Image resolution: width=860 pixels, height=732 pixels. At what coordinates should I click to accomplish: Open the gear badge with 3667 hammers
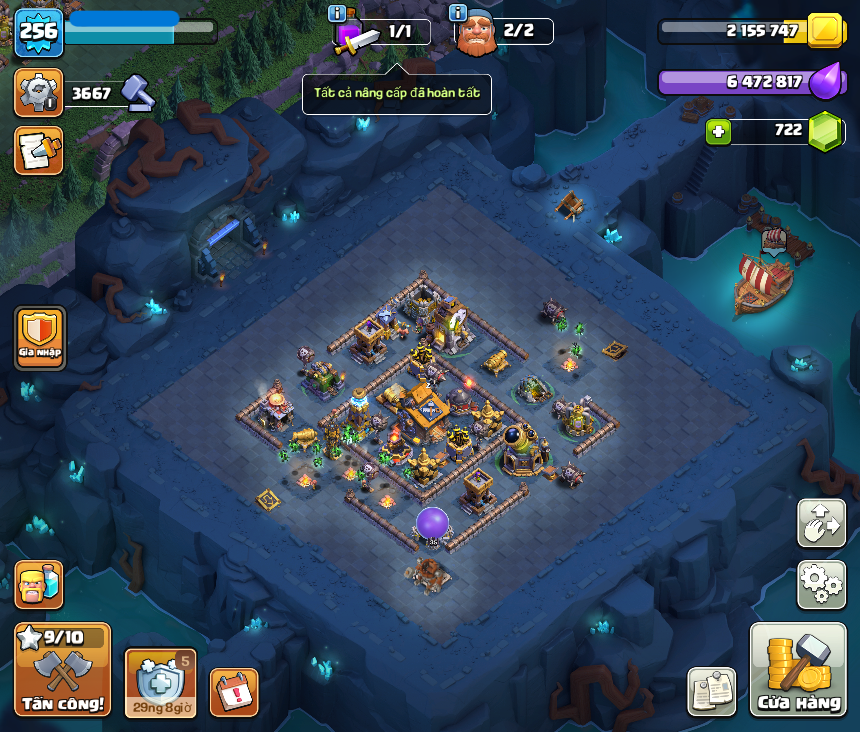39,93
